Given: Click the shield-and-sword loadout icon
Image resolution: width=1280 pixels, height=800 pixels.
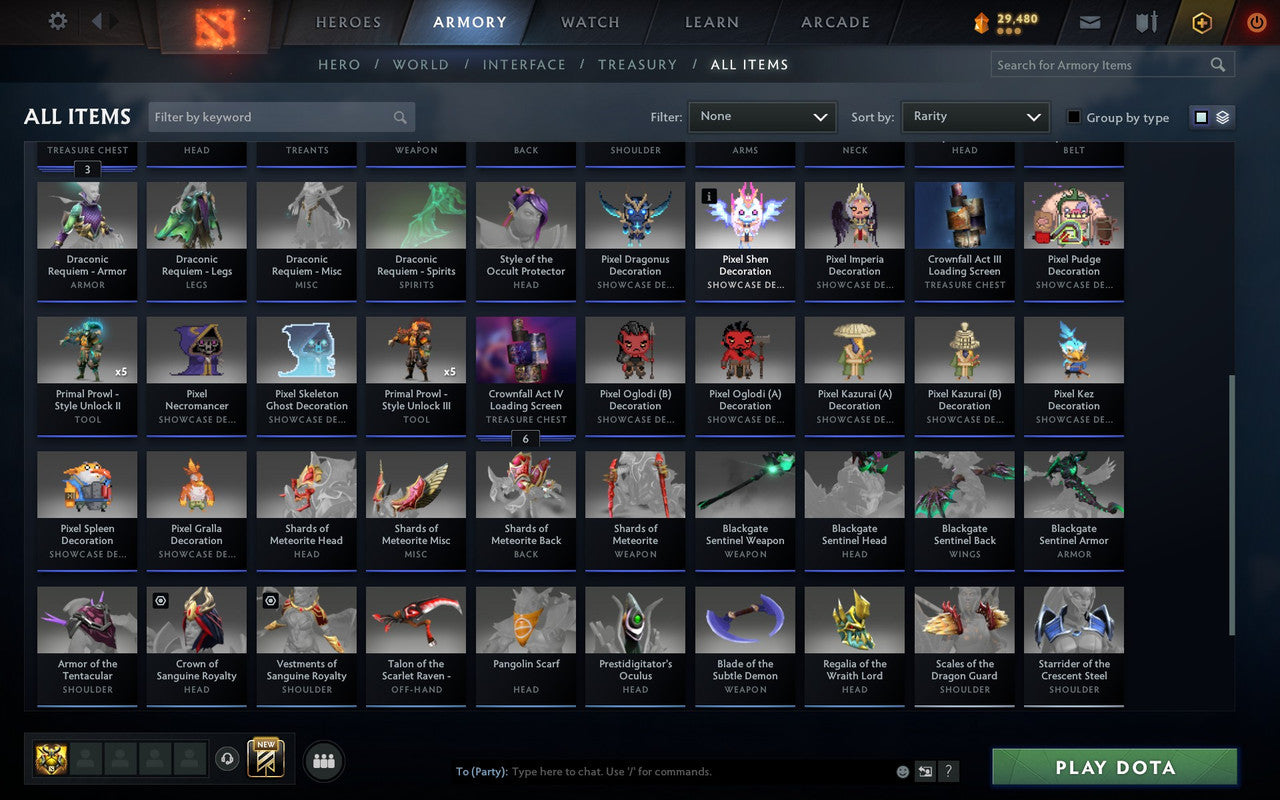Looking at the screenshot, I should coord(1146,22).
